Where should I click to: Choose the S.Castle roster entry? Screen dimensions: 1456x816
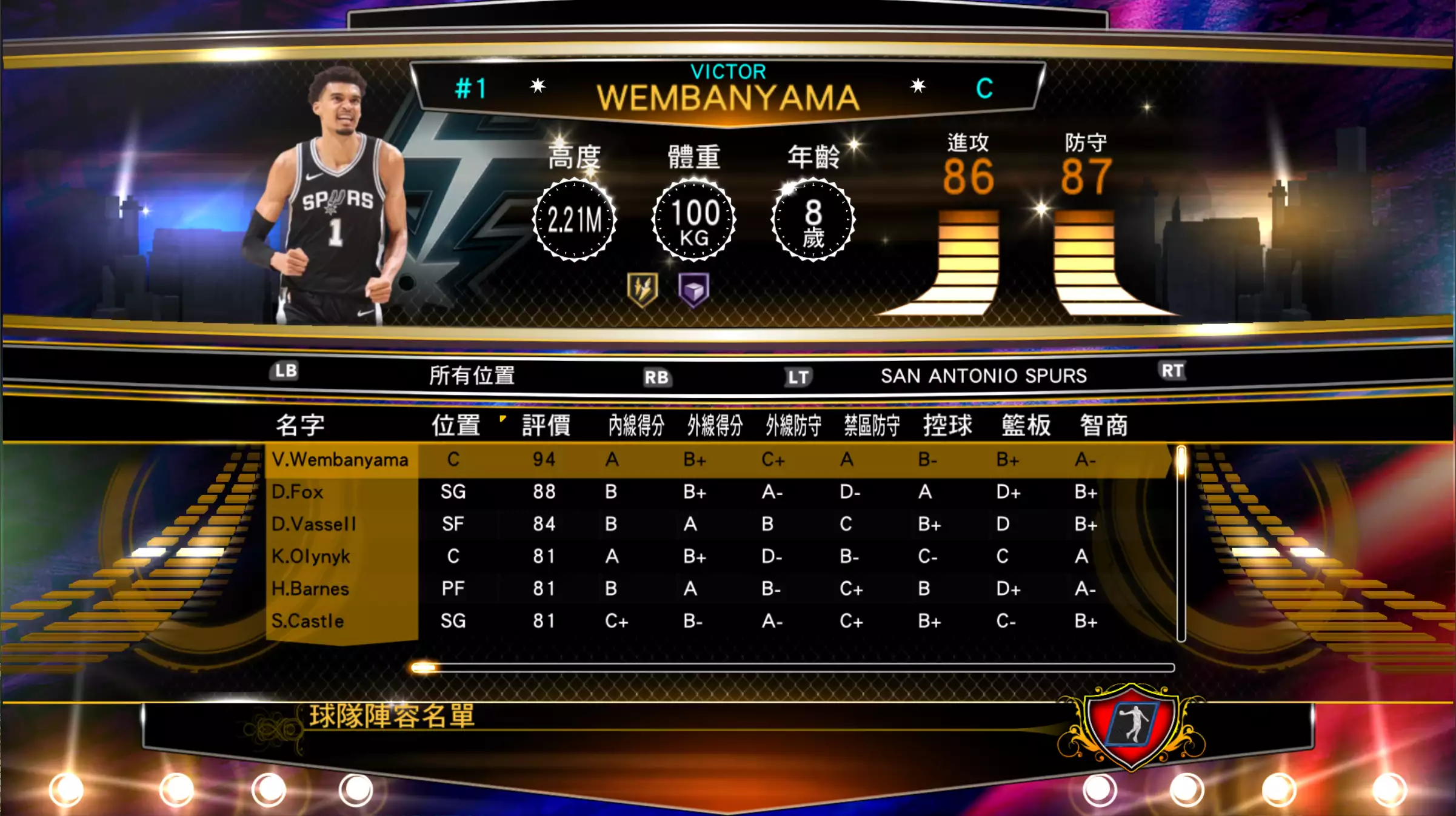point(307,621)
